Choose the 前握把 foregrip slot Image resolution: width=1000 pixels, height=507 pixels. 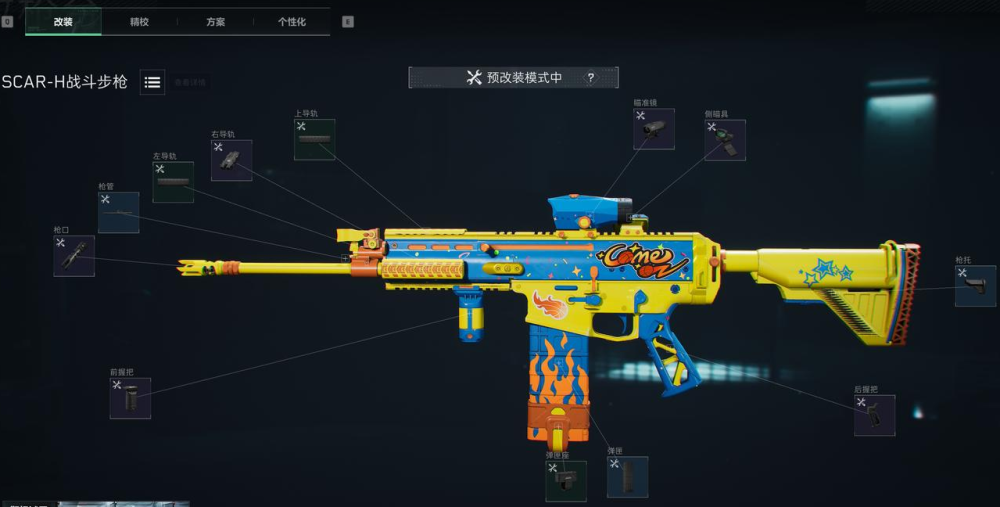pos(130,398)
